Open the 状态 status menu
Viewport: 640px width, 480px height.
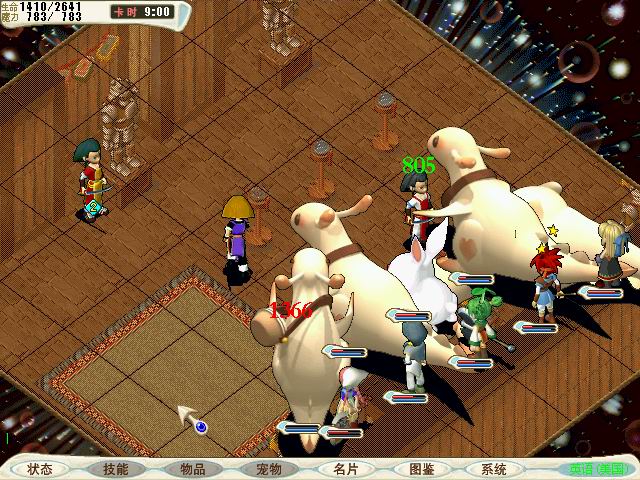pos(40,469)
